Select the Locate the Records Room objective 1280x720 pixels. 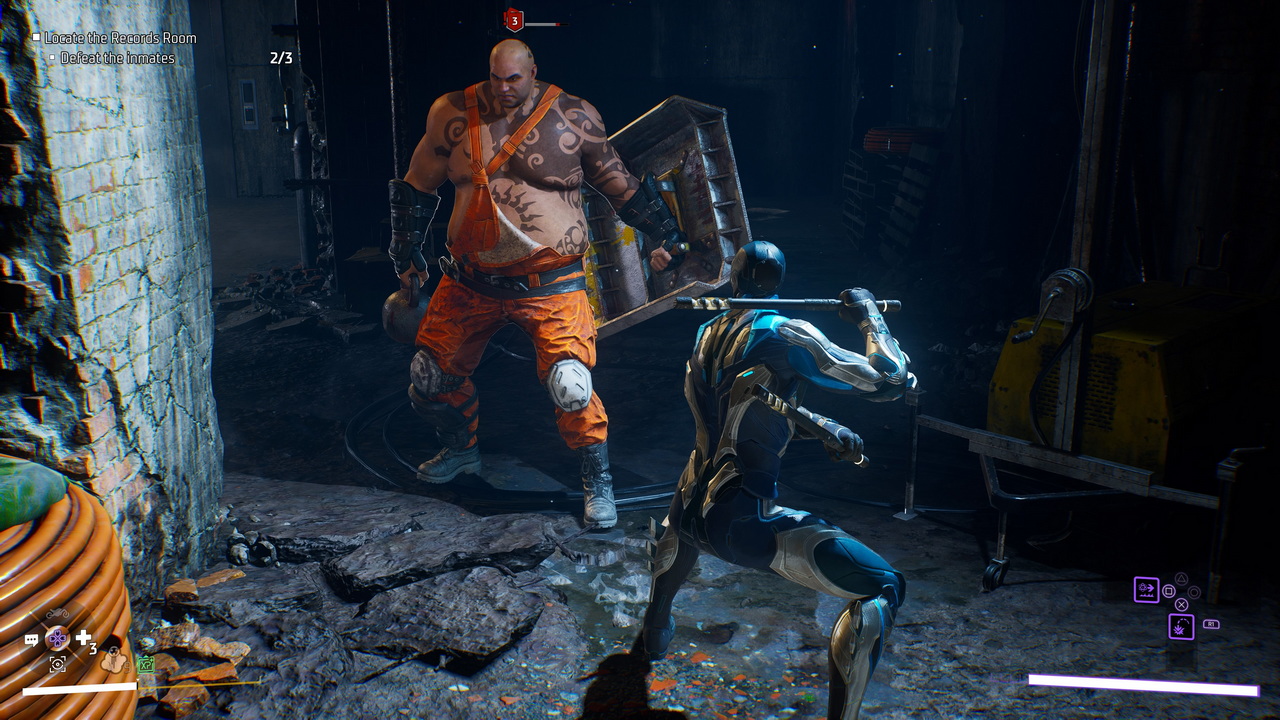120,38
